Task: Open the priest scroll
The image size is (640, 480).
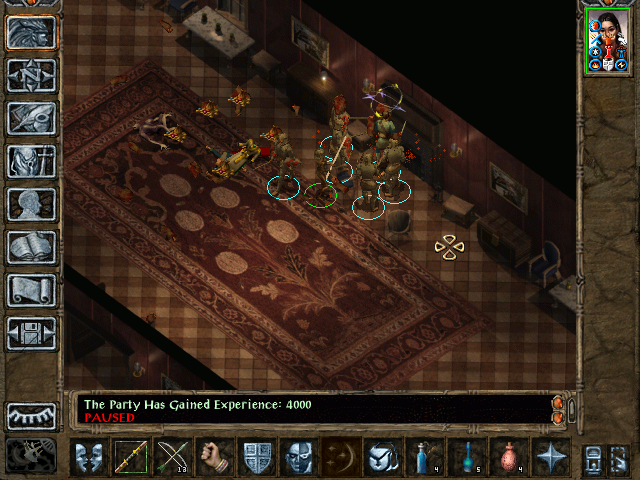Action: (32, 290)
